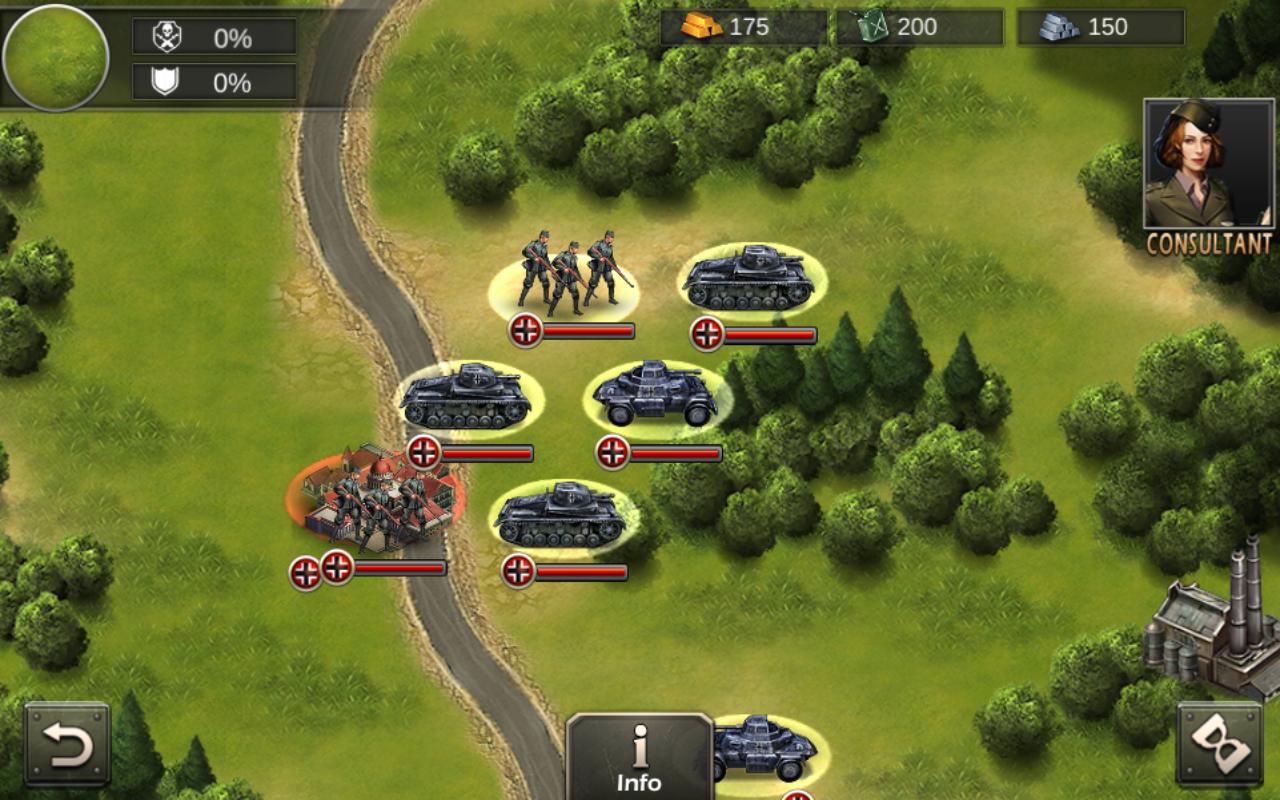
Task: Click the undo arrow button
Action: [x=67, y=744]
